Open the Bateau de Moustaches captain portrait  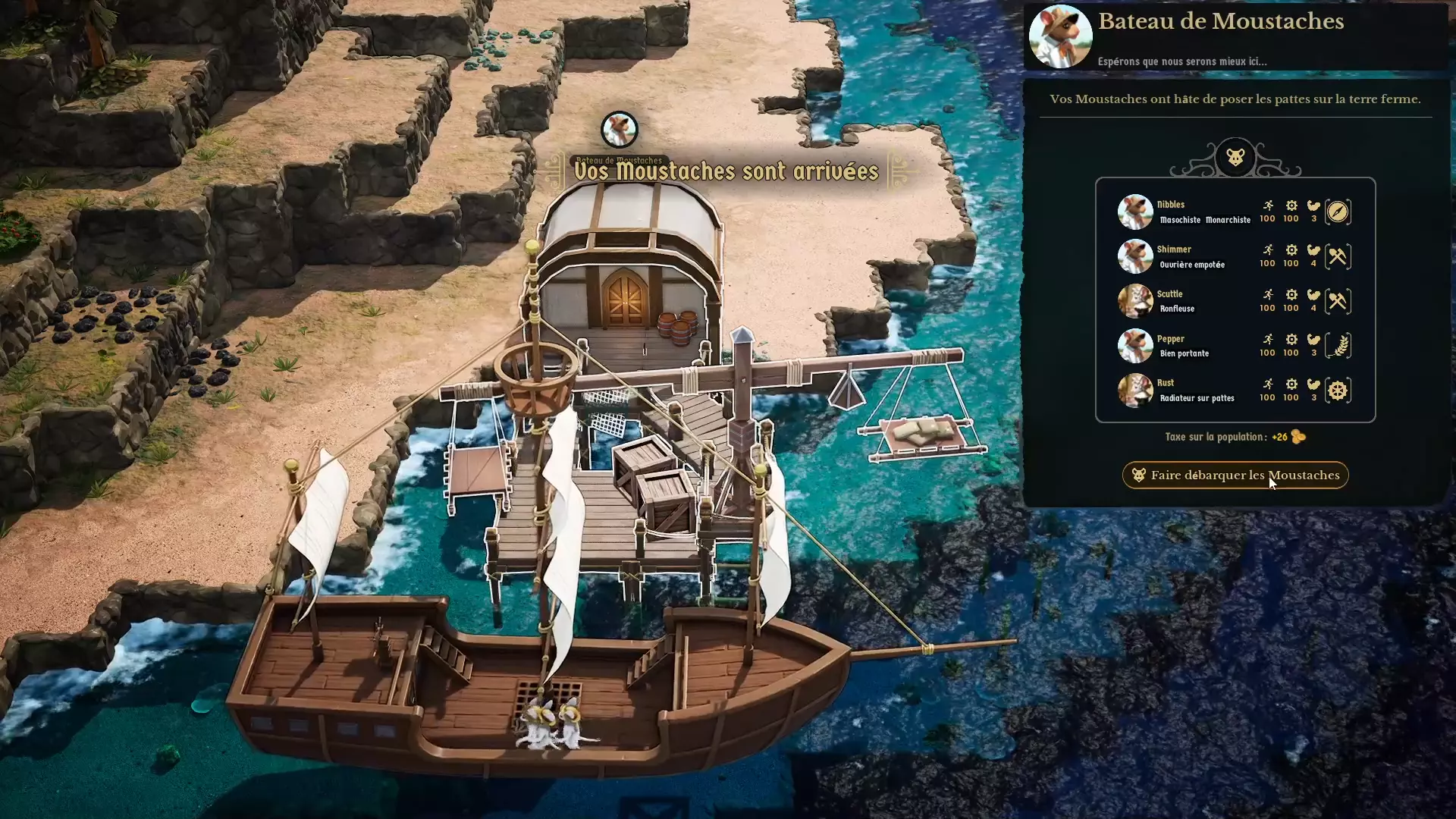point(1060,36)
